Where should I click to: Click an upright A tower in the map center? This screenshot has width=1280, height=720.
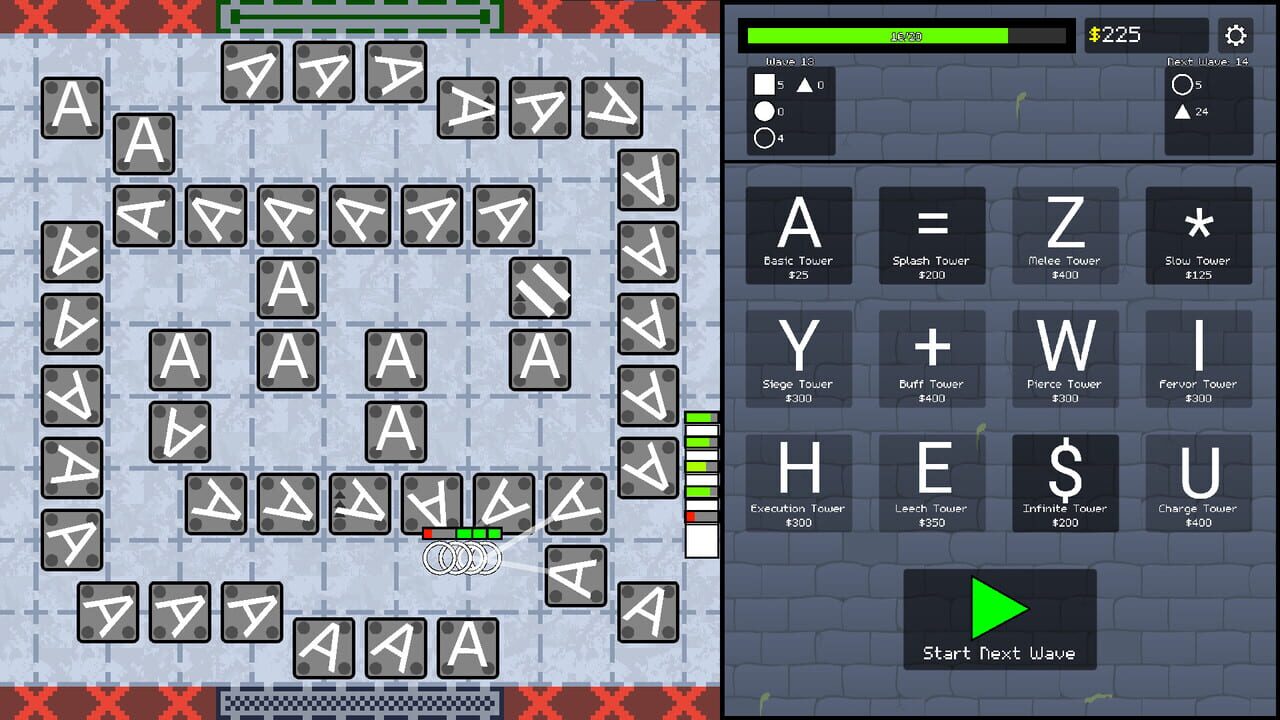[288, 289]
